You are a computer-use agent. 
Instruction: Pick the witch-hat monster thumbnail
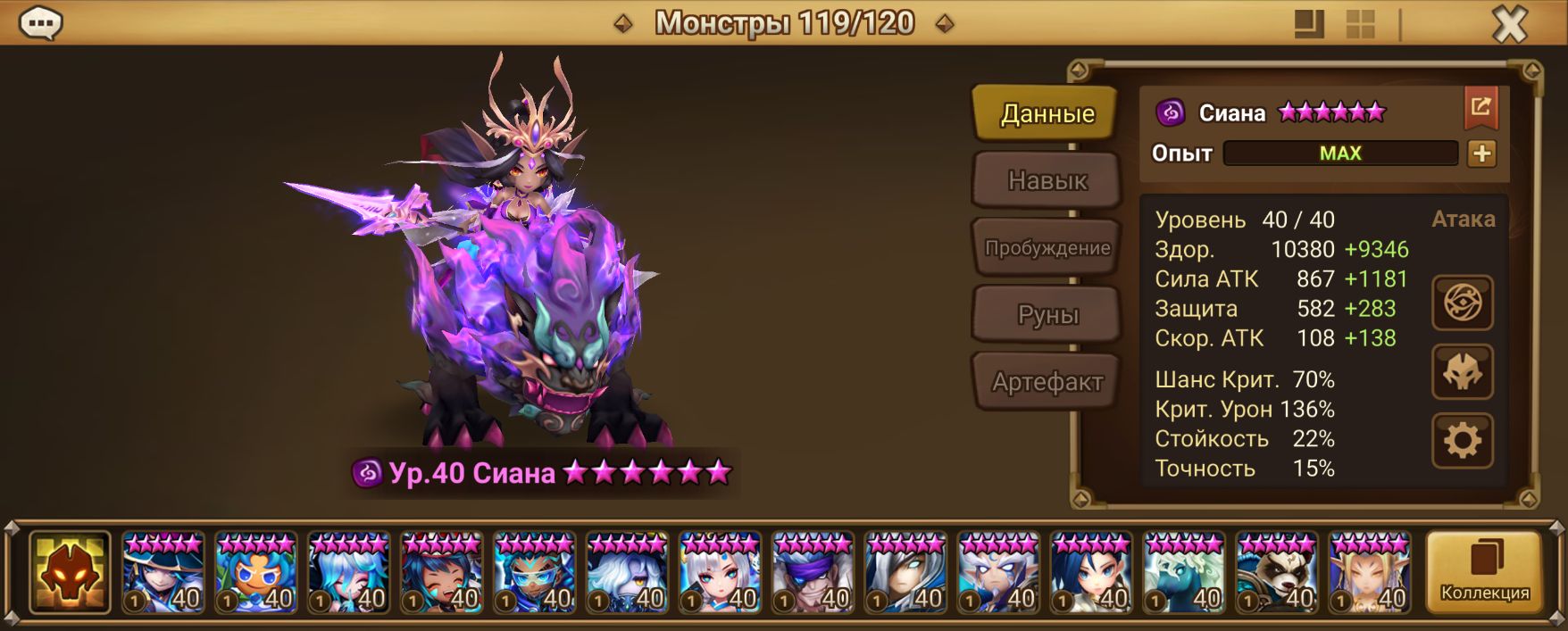[x=163, y=573]
